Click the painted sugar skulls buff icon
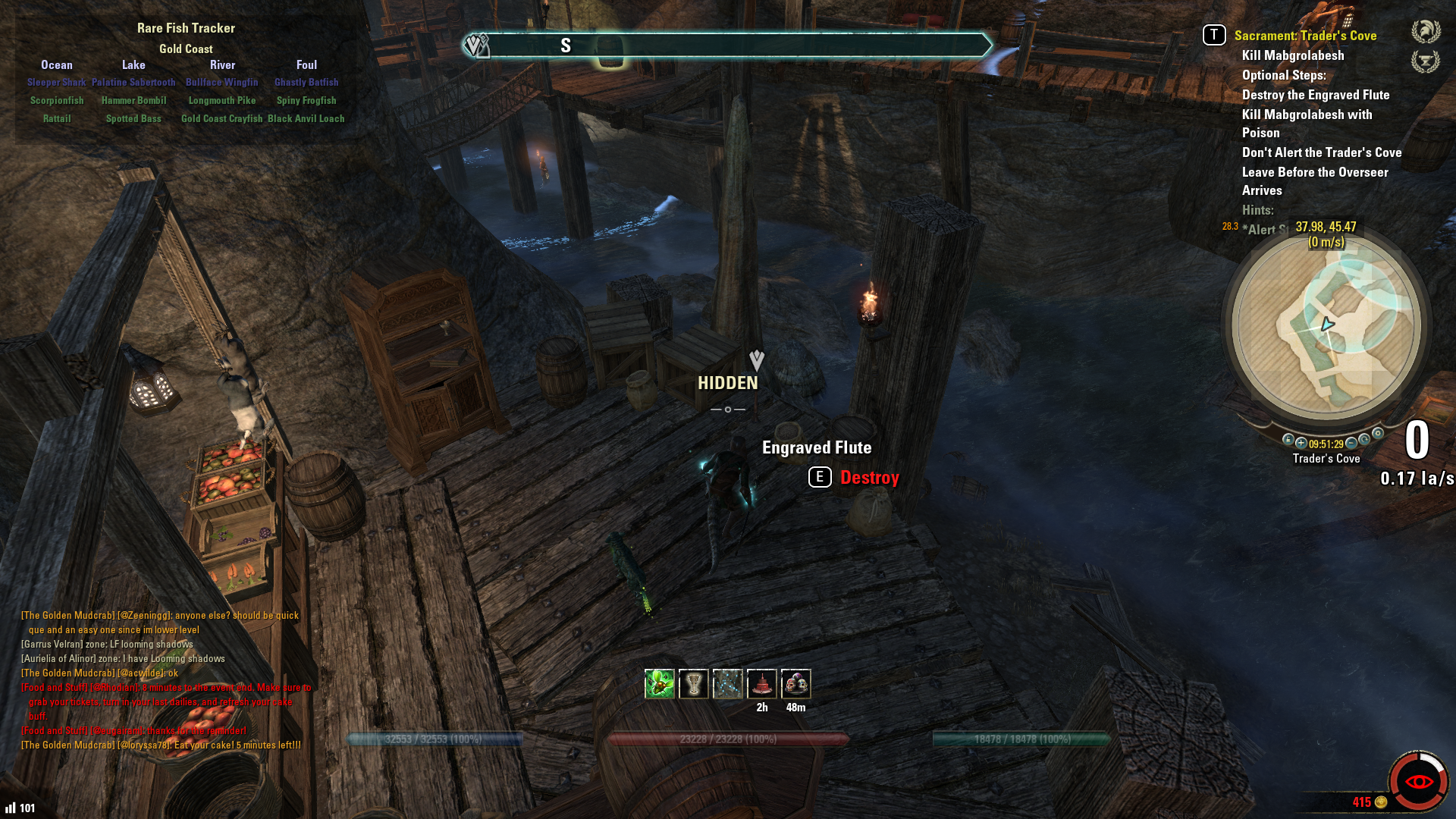The height and width of the screenshot is (819, 1456). 795,684
